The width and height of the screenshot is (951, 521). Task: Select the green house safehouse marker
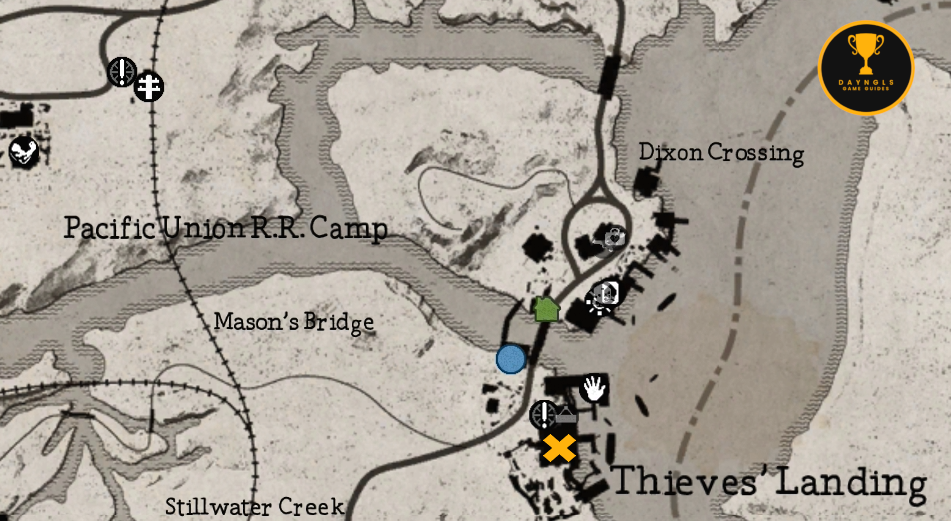click(545, 308)
